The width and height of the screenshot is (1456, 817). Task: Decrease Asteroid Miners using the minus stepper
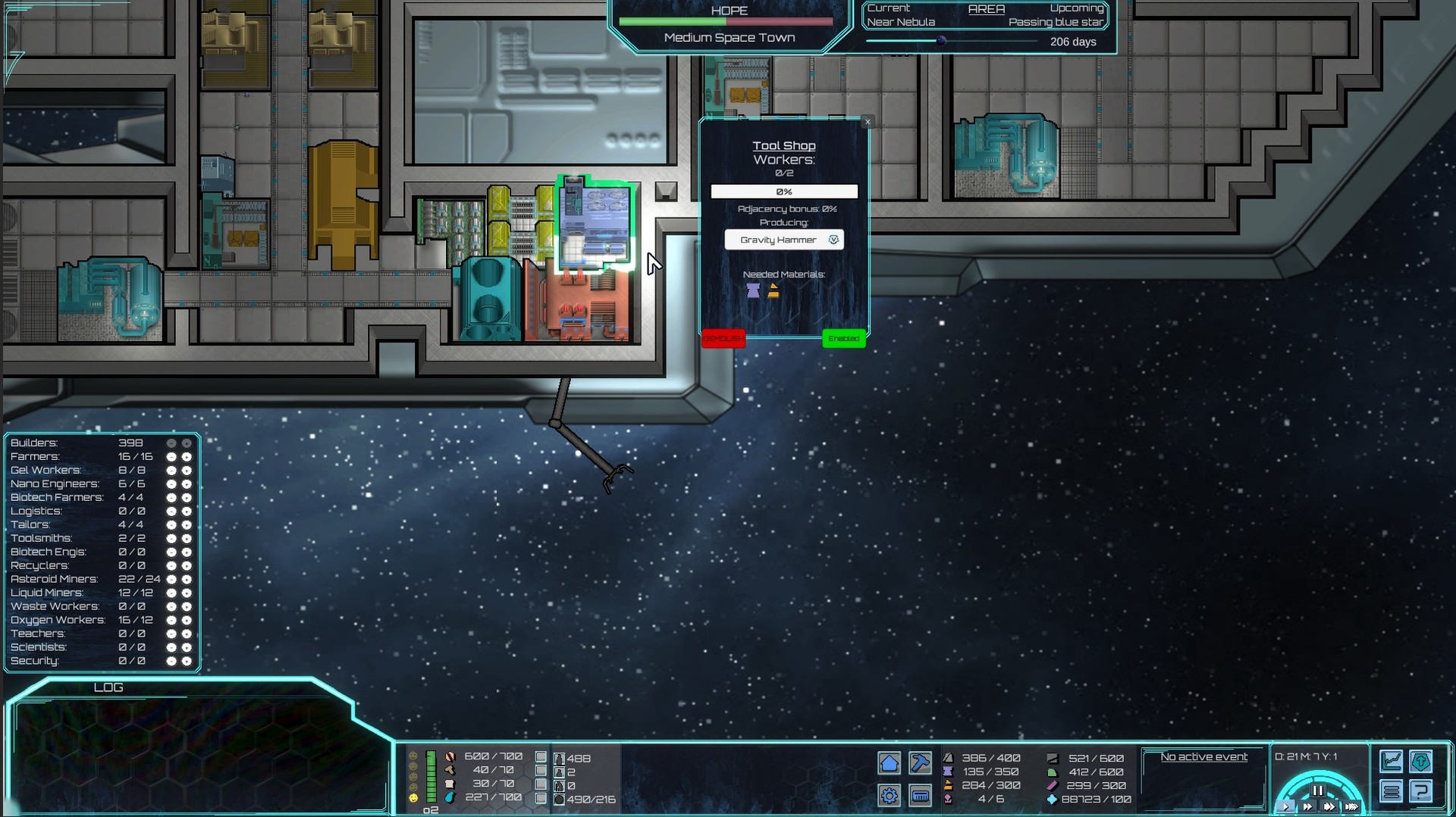[x=171, y=579]
